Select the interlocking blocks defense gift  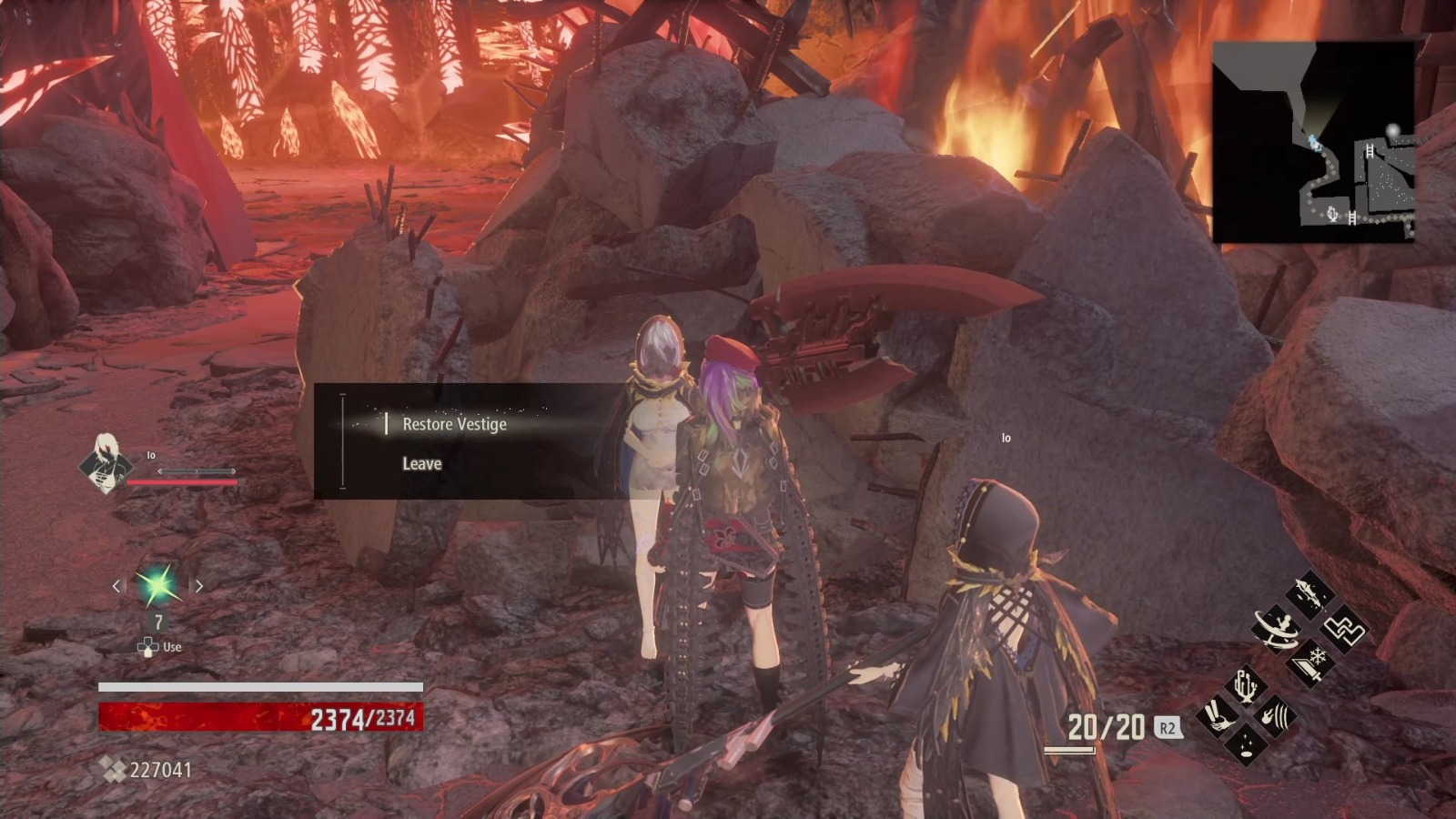[1345, 631]
